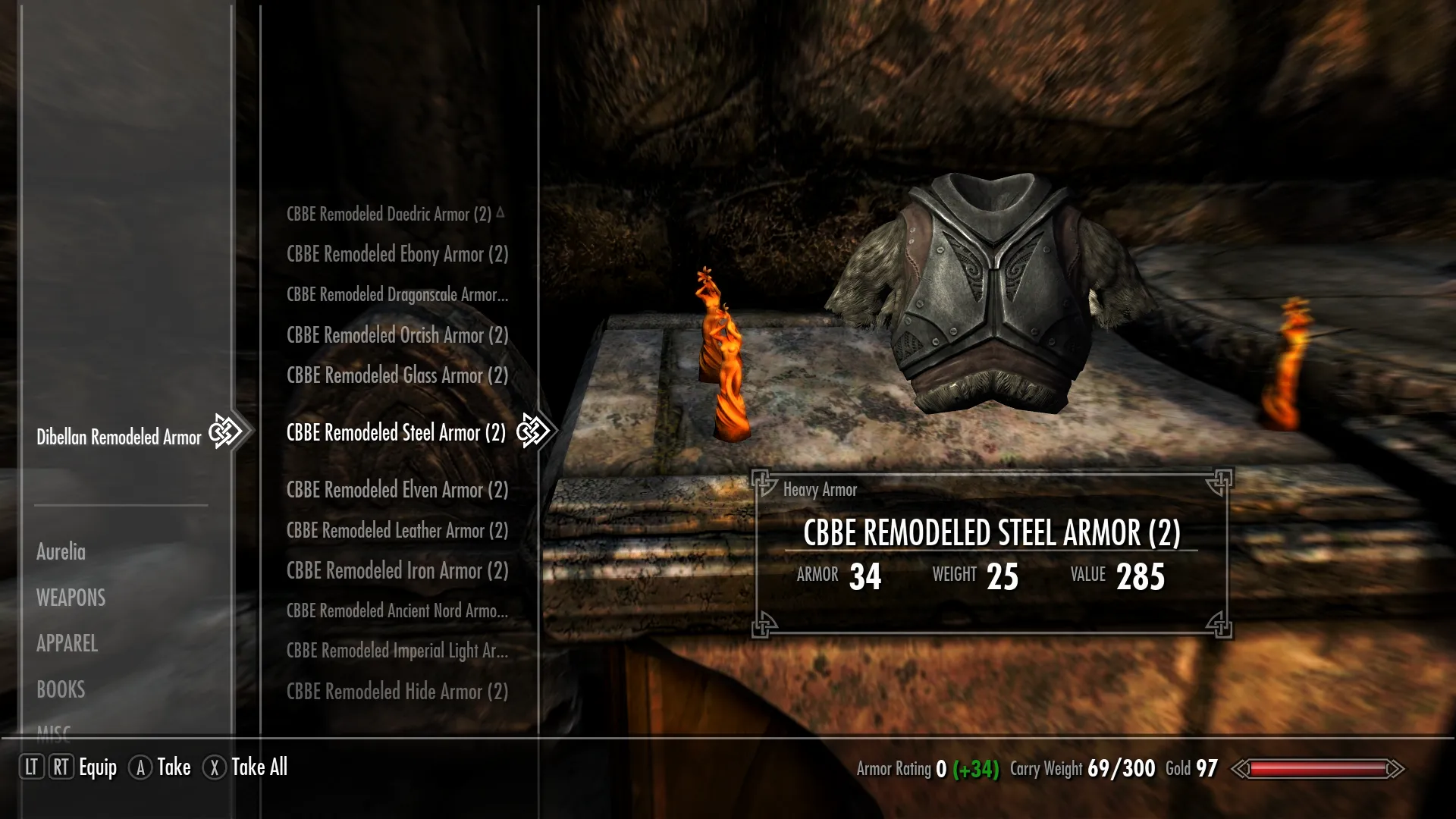The image size is (1456, 819).
Task: Open the Dibellan Remodeled Armor container list
Action: click(x=119, y=438)
